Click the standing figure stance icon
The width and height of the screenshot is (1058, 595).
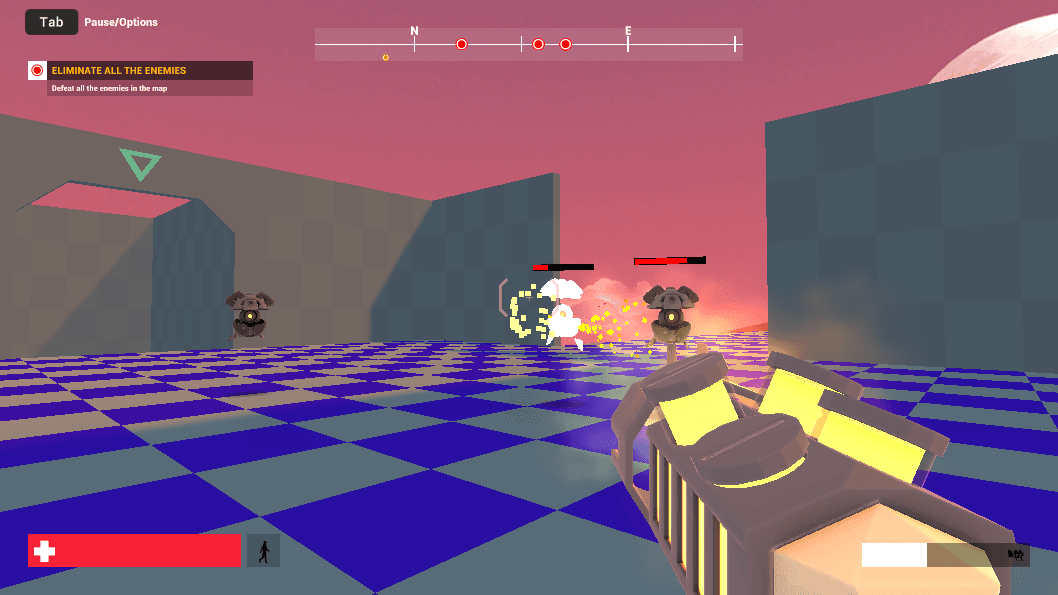tap(263, 551)
